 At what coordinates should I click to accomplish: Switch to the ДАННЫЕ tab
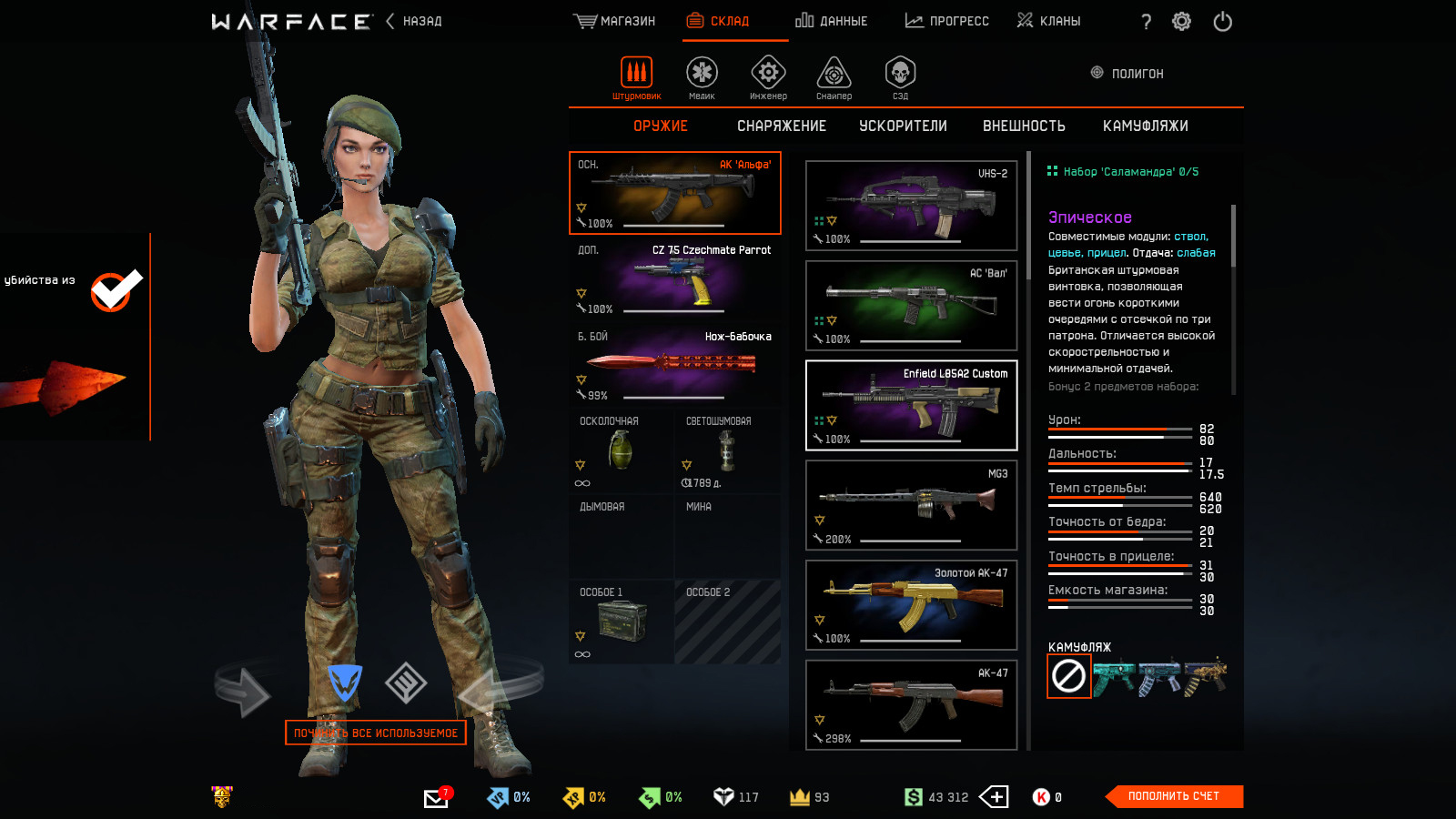832,21
